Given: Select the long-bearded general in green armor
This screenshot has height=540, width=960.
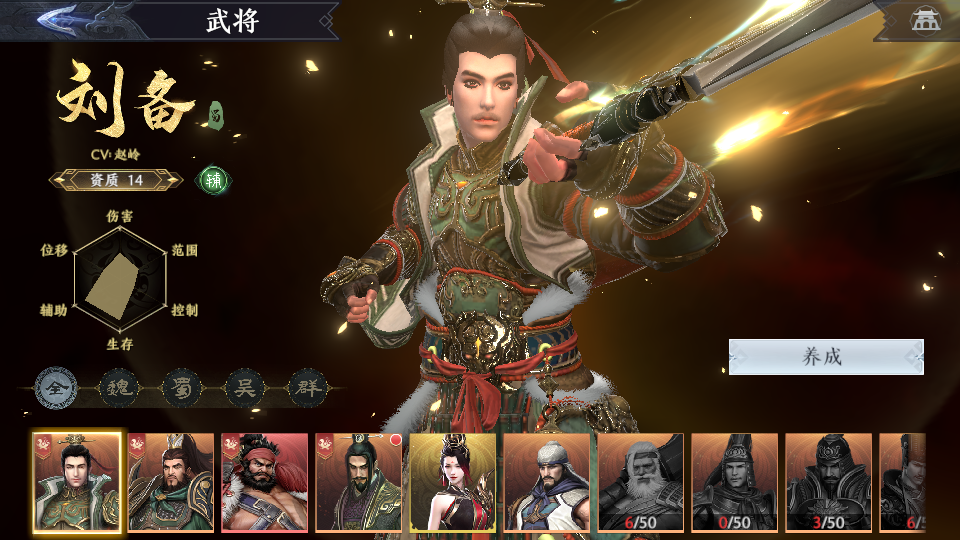Looking at the screenshot, I should point(171,482).
